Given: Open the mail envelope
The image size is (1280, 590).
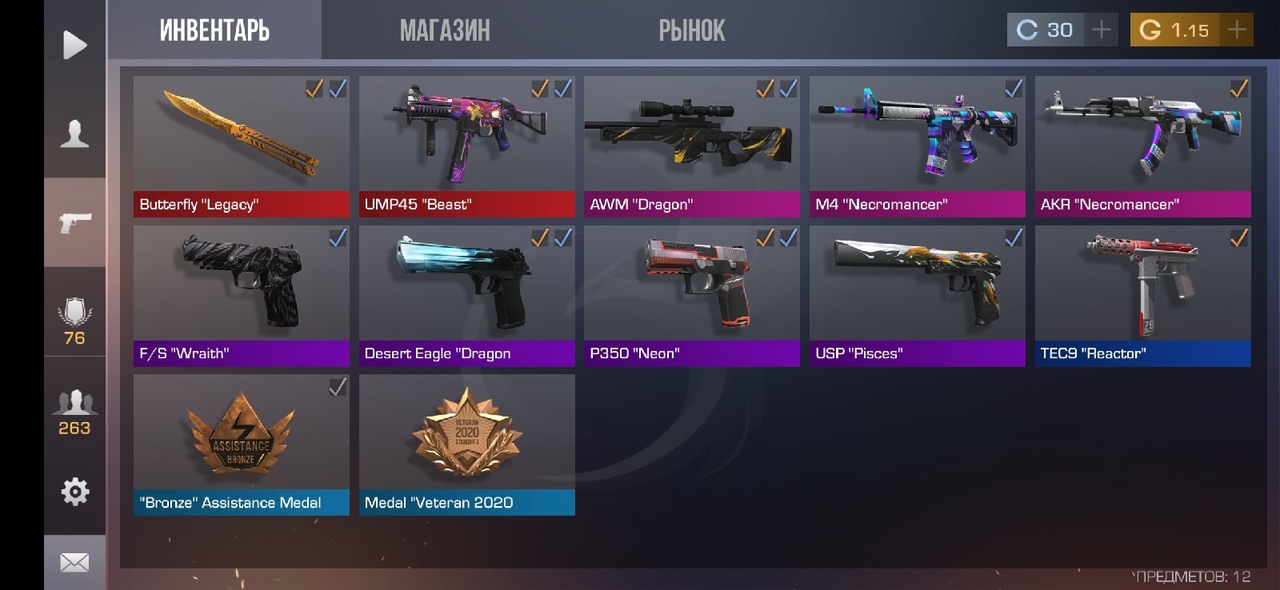Looking at the screenshot, I should coord(74,563).
